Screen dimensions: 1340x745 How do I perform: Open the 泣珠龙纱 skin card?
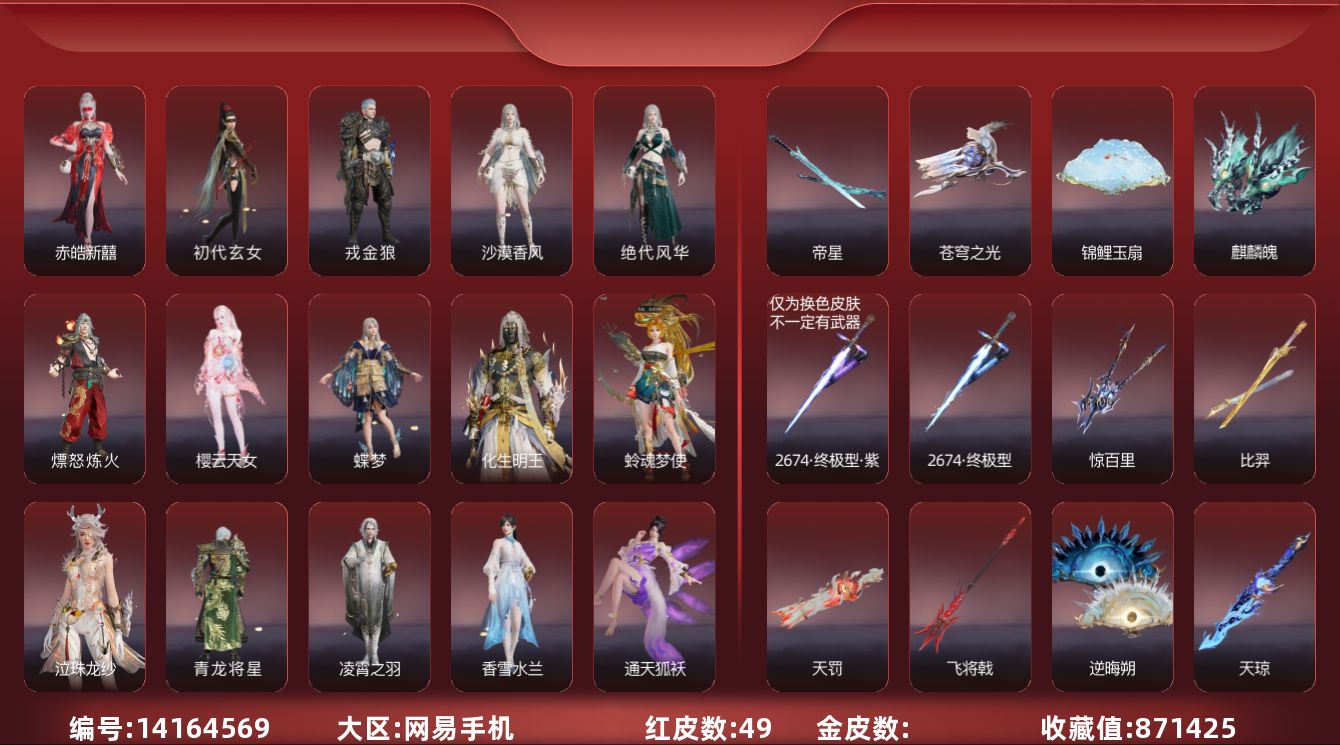[x=84, y=596]
